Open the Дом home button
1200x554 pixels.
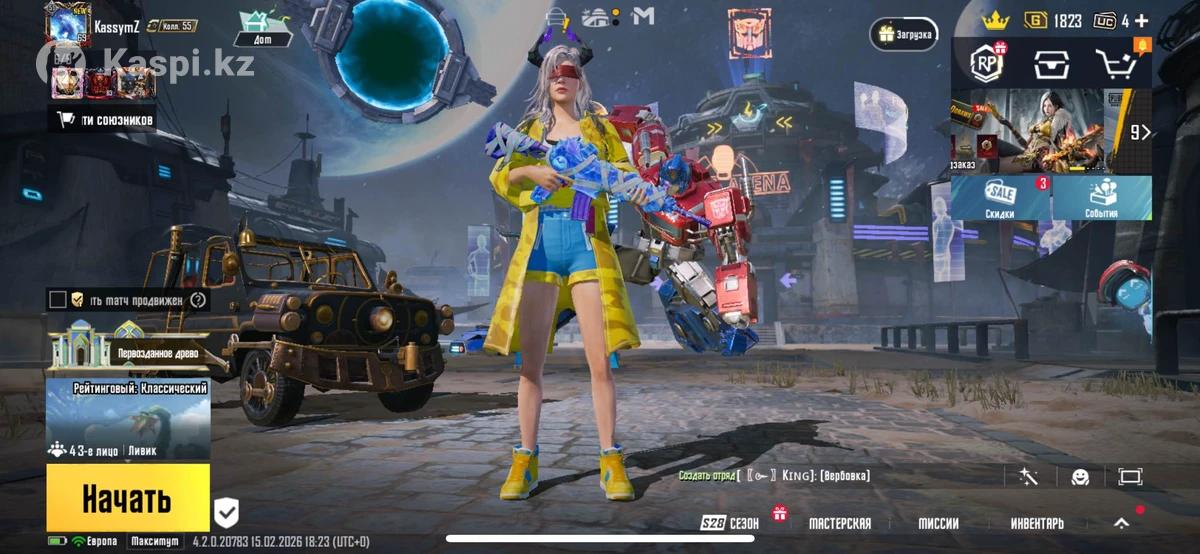pos(264,28)
